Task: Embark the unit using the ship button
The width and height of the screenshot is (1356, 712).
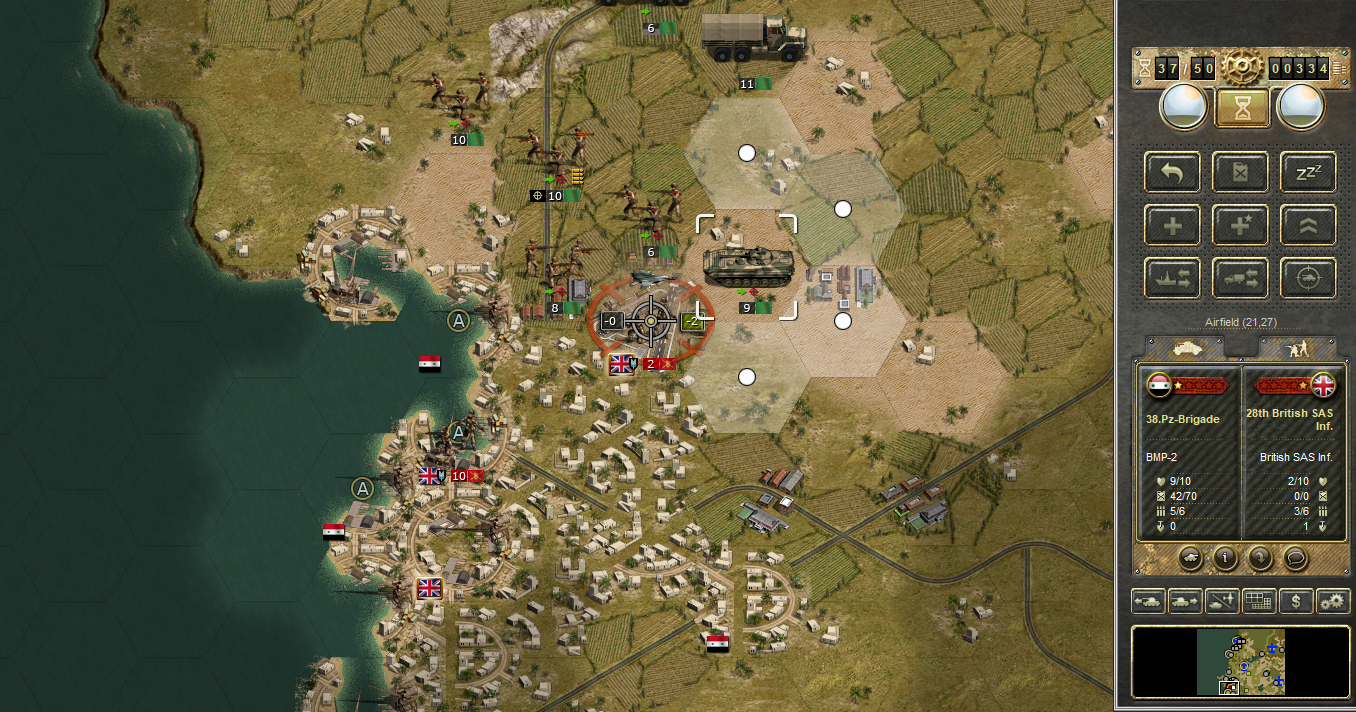Action: (x=1173, y=278)
